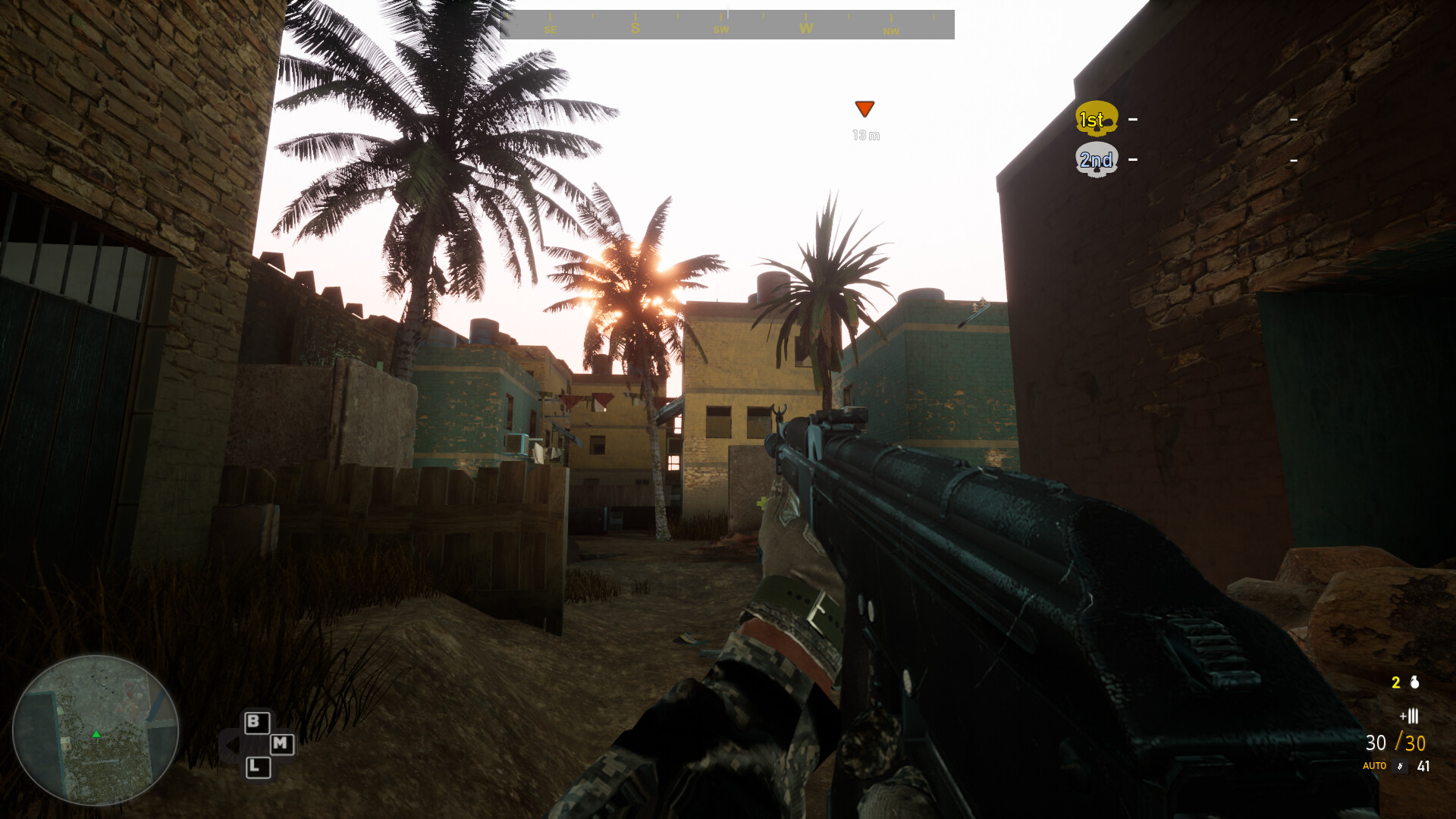This screenshot has height=819, width=1456.
Task: Expand the right-side score dash for 2nd place
Action: pos(1293,160)
